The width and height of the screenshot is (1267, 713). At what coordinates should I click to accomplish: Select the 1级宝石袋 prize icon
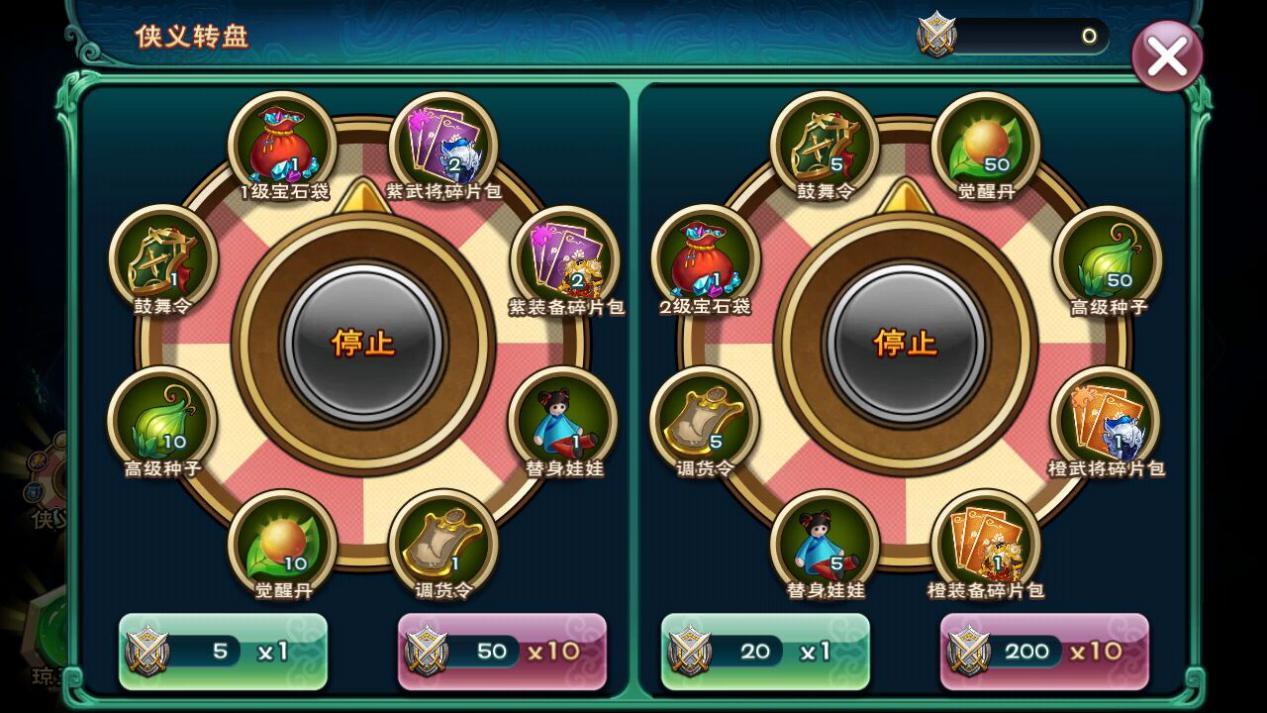point(282,145)
